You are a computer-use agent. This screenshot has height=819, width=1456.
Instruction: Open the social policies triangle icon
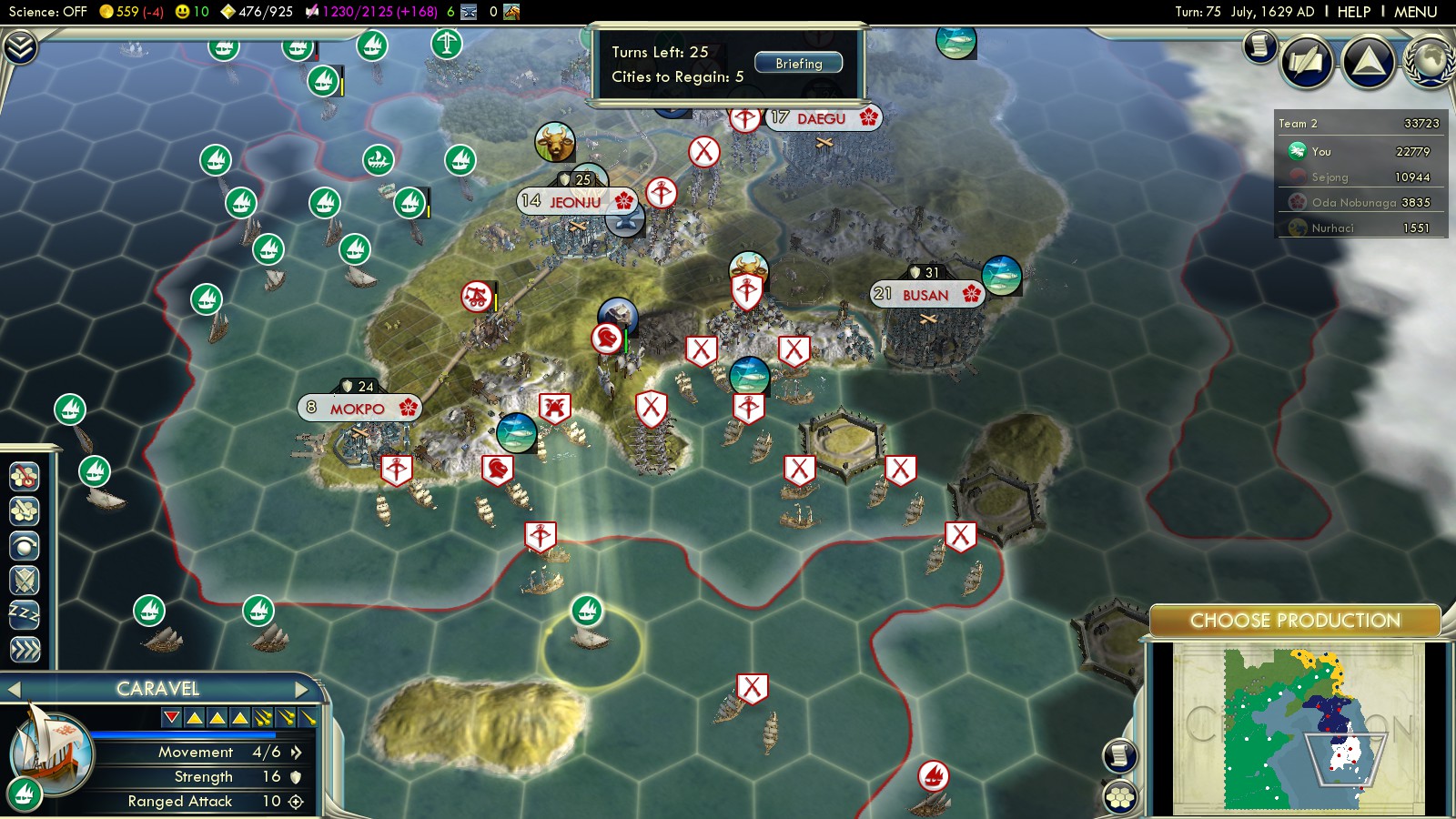[x=1368, y=61]
